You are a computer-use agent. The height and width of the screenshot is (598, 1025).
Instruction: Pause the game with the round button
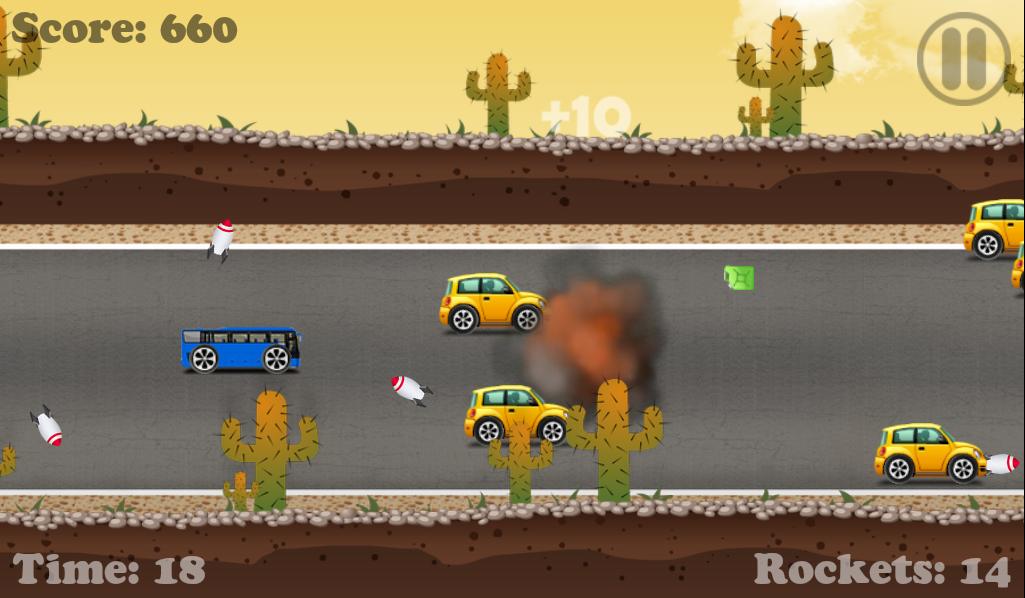point(963,57)
